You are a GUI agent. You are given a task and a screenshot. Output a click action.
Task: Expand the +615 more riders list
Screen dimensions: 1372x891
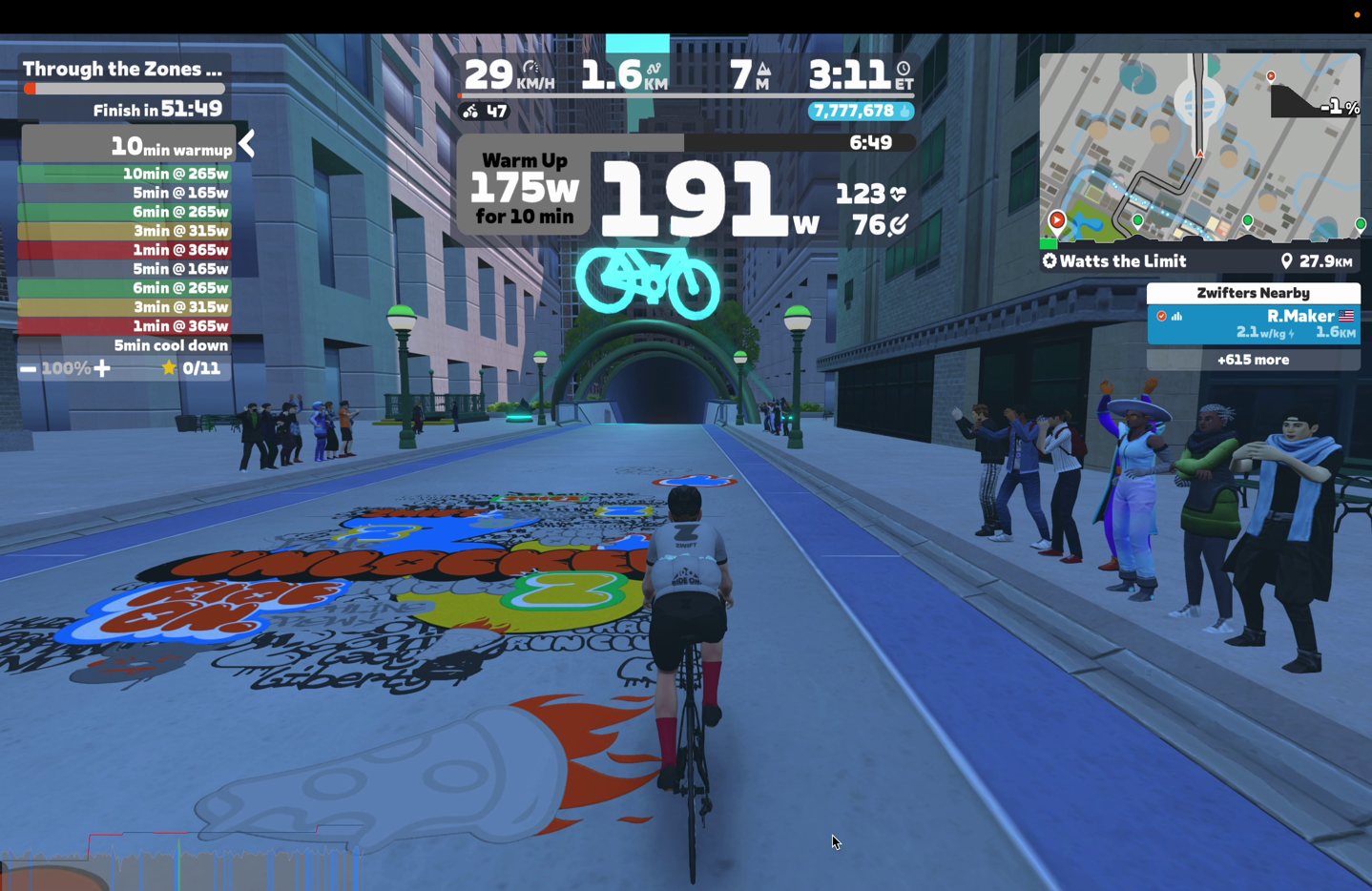click(x=1253, y=360)
